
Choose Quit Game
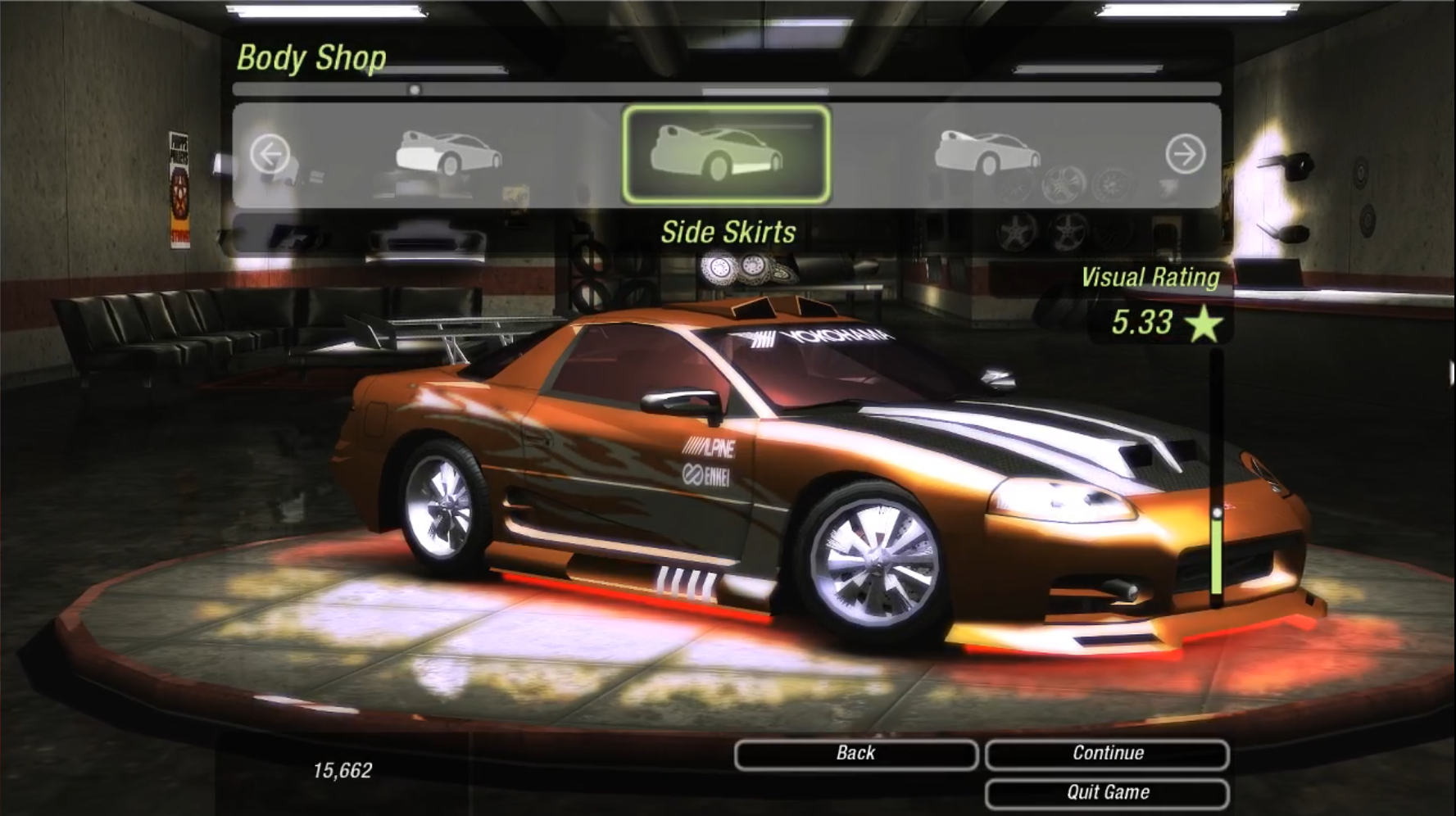coord(1107,793)
